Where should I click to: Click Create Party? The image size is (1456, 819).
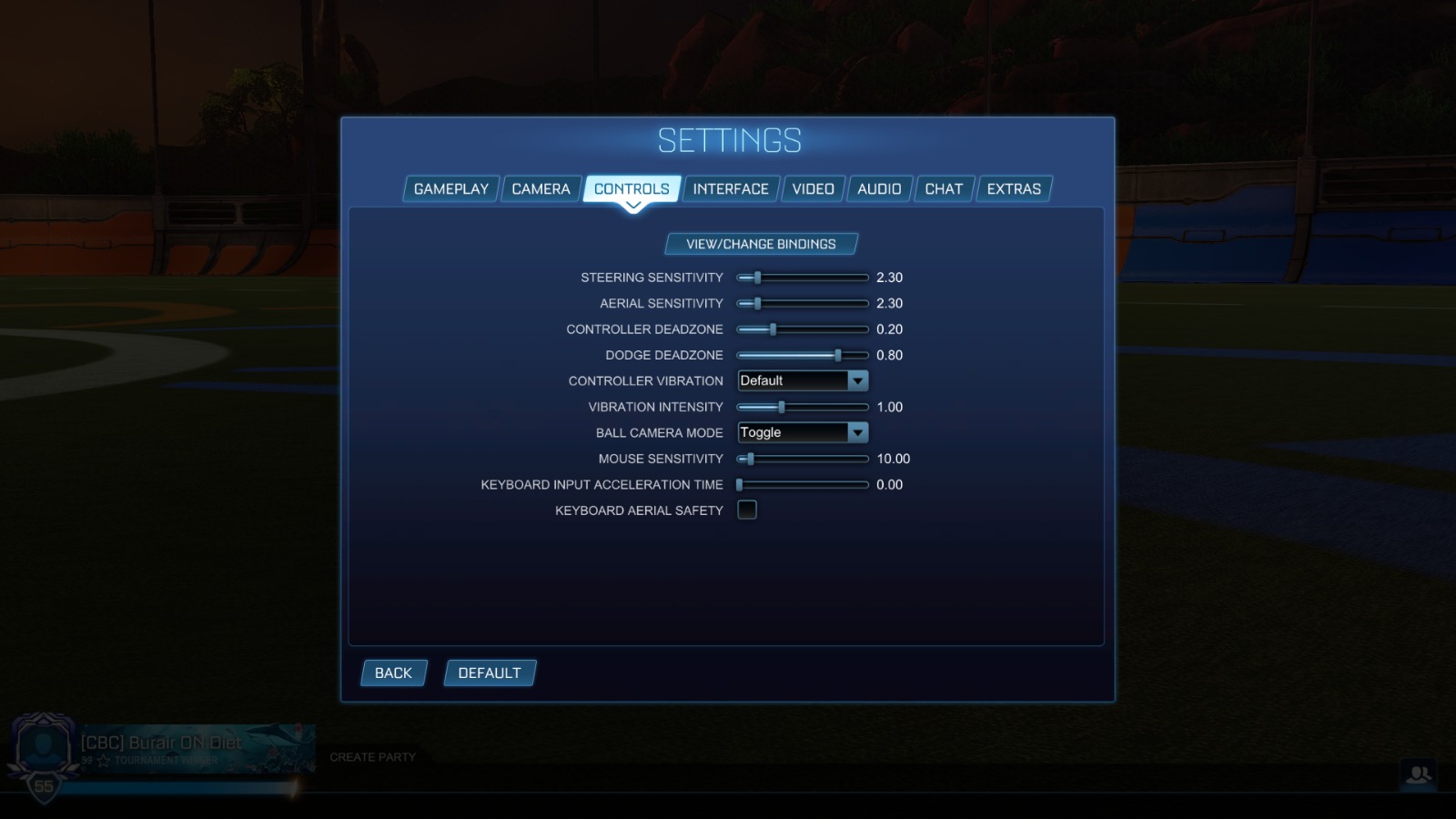pos(373,756)
